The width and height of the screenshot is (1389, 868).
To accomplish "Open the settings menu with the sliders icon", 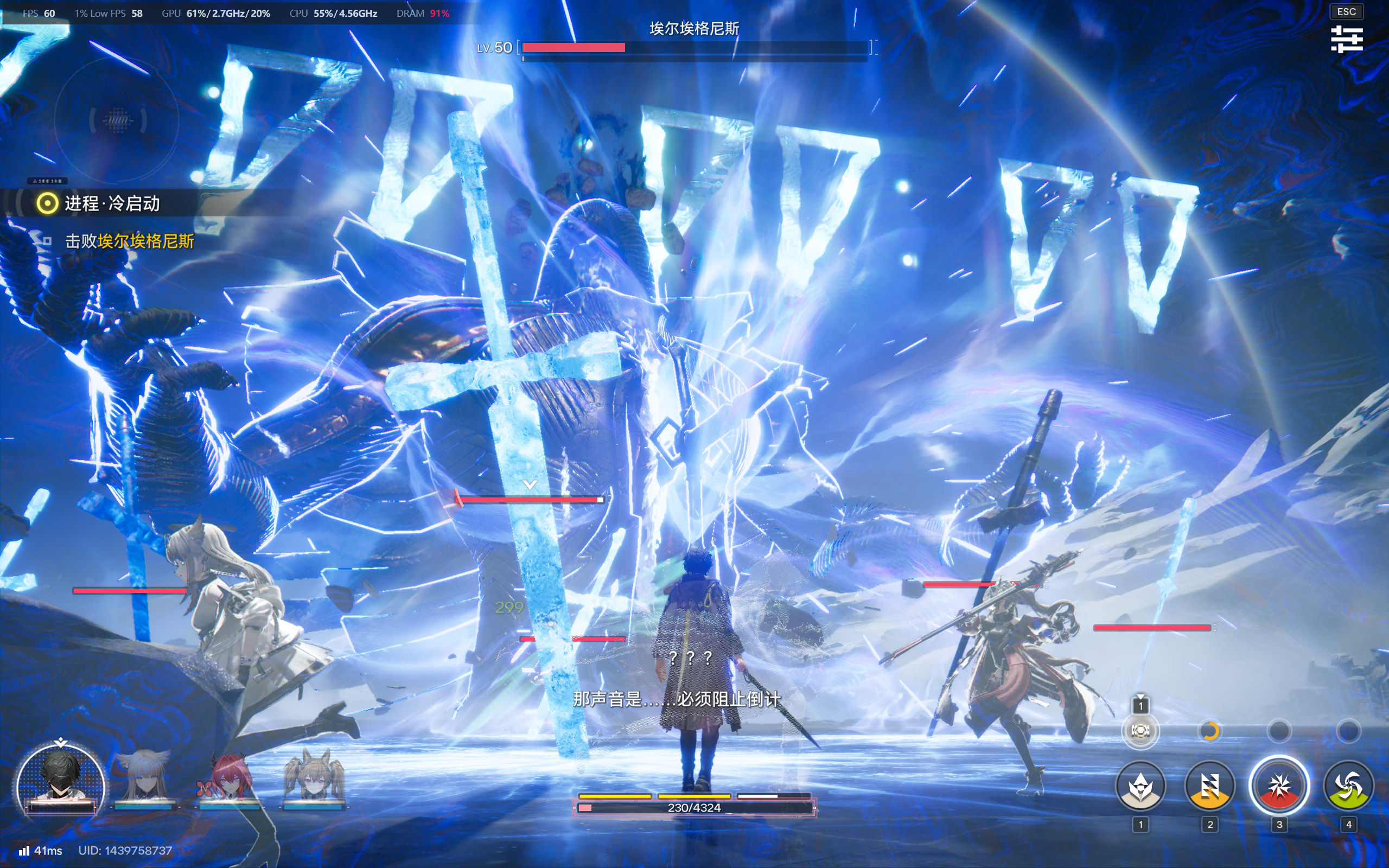I will pyautogui.click(x=1347, y=39).
